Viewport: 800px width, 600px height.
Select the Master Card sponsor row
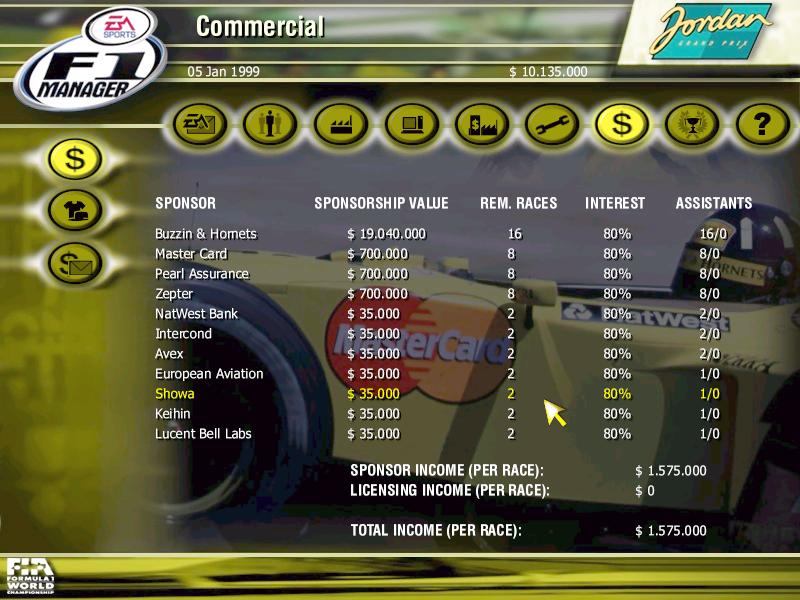[x=191, y=254]
